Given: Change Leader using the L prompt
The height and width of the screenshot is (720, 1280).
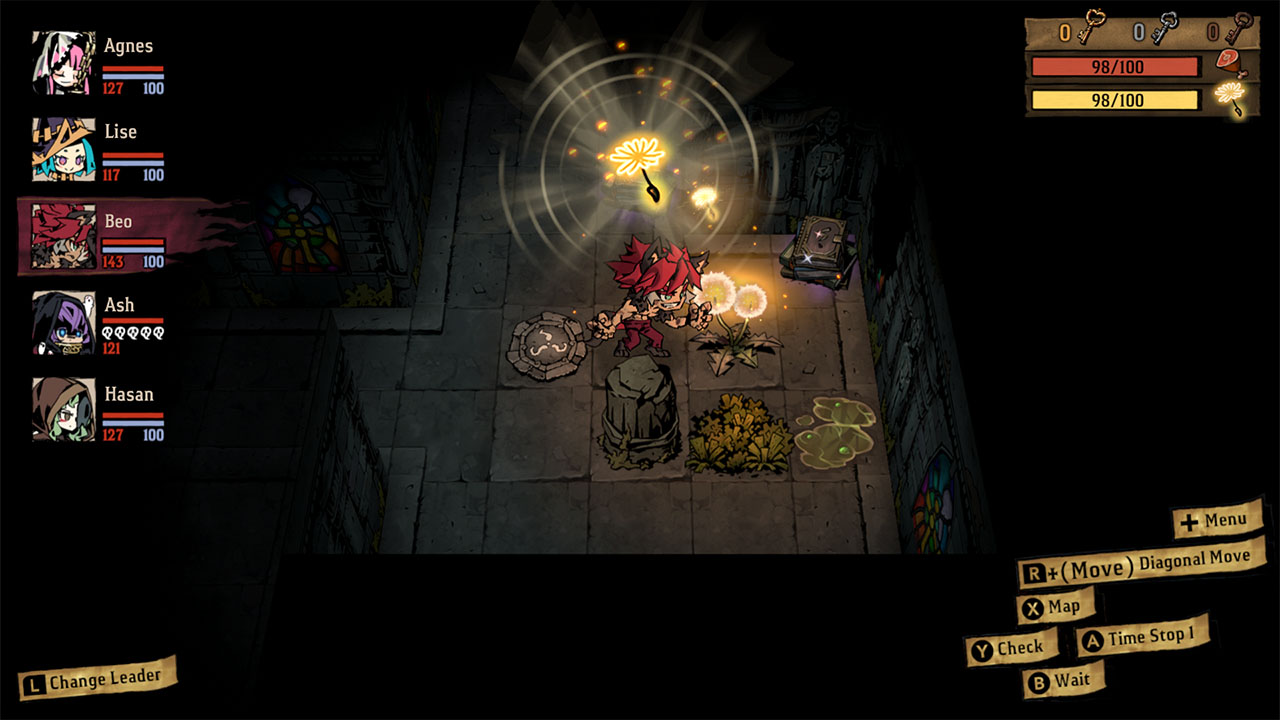Looking at the screenshot, I should 96,678.
